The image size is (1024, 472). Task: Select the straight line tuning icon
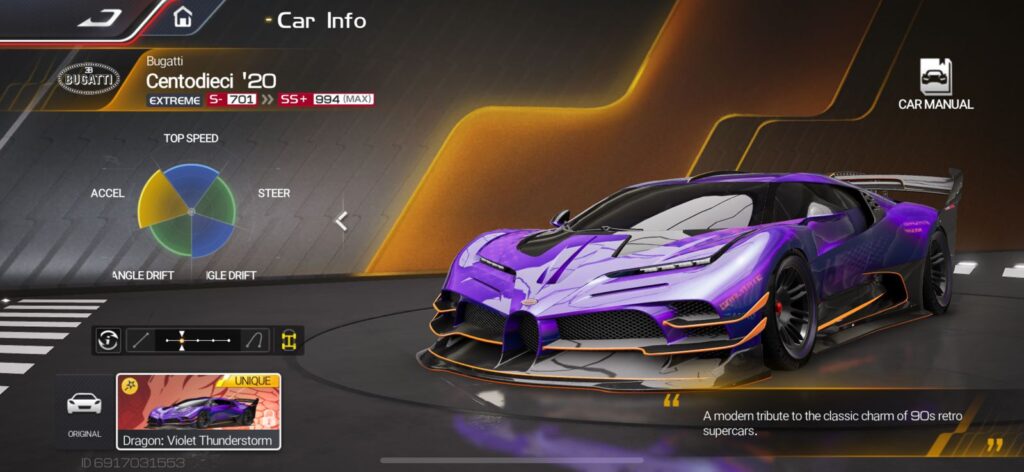(x=141, y=340)
